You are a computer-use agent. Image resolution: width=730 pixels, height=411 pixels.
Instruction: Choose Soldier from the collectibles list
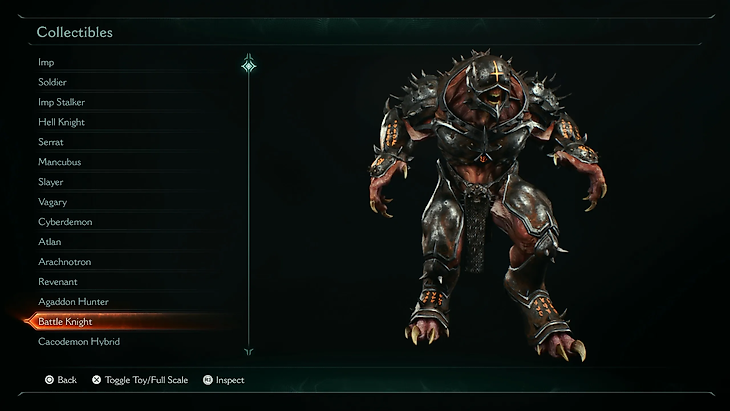click(x=53, y=82)
